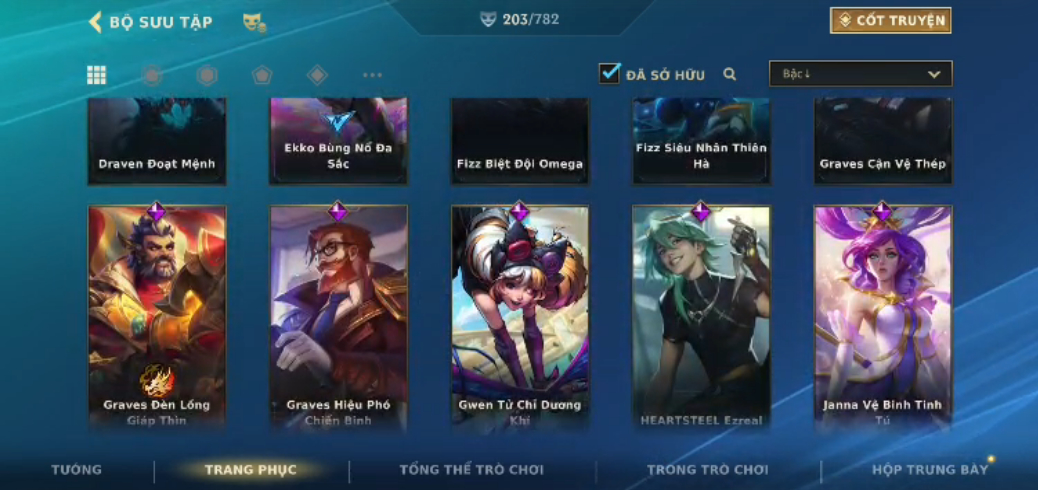
Task: Select the Graves Cận Vệ Thép skin
Action: tap(883, 141)
